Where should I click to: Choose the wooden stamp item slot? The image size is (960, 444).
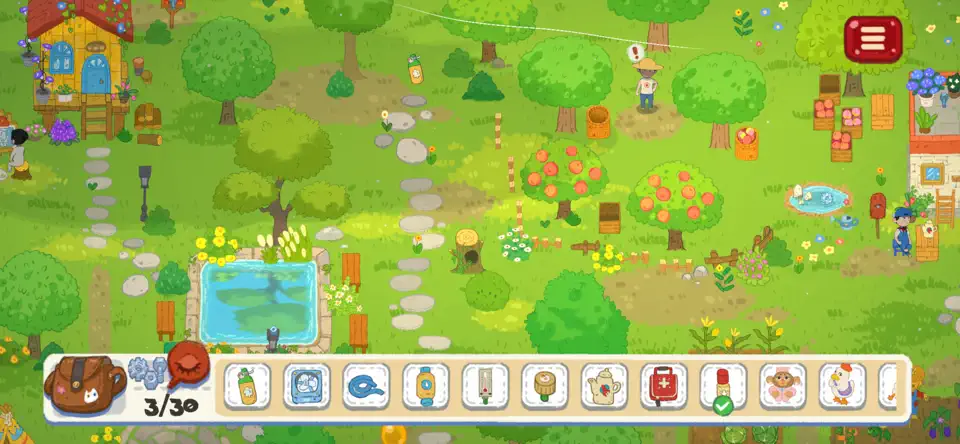click(544, 385)
